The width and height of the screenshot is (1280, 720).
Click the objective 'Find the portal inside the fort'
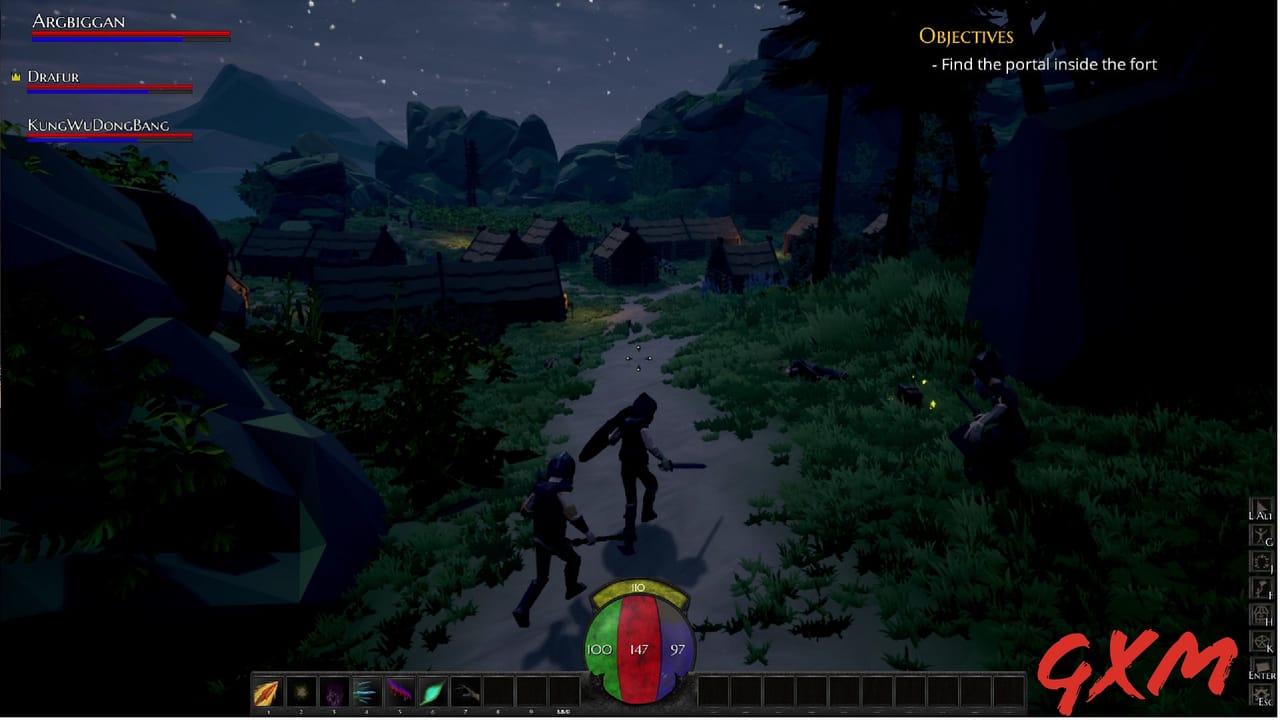tap(1047, 64)
